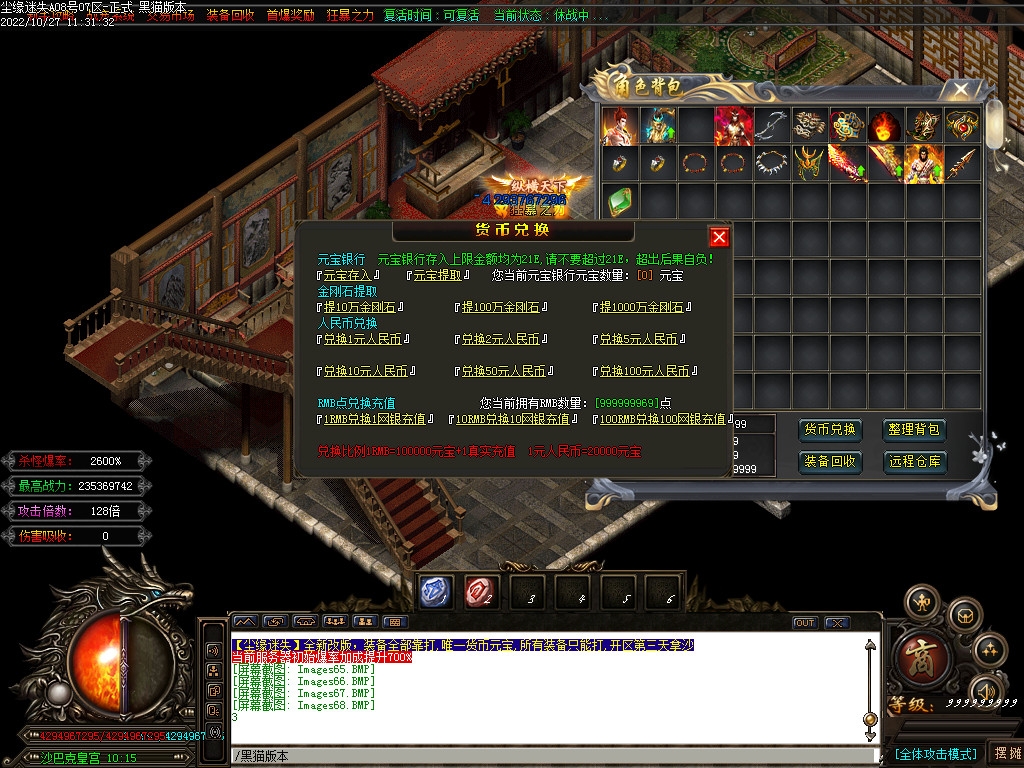Screen dimensions: 1024x768
Task: Close the 角色背包 inventory window
Action: click(961, 90)
